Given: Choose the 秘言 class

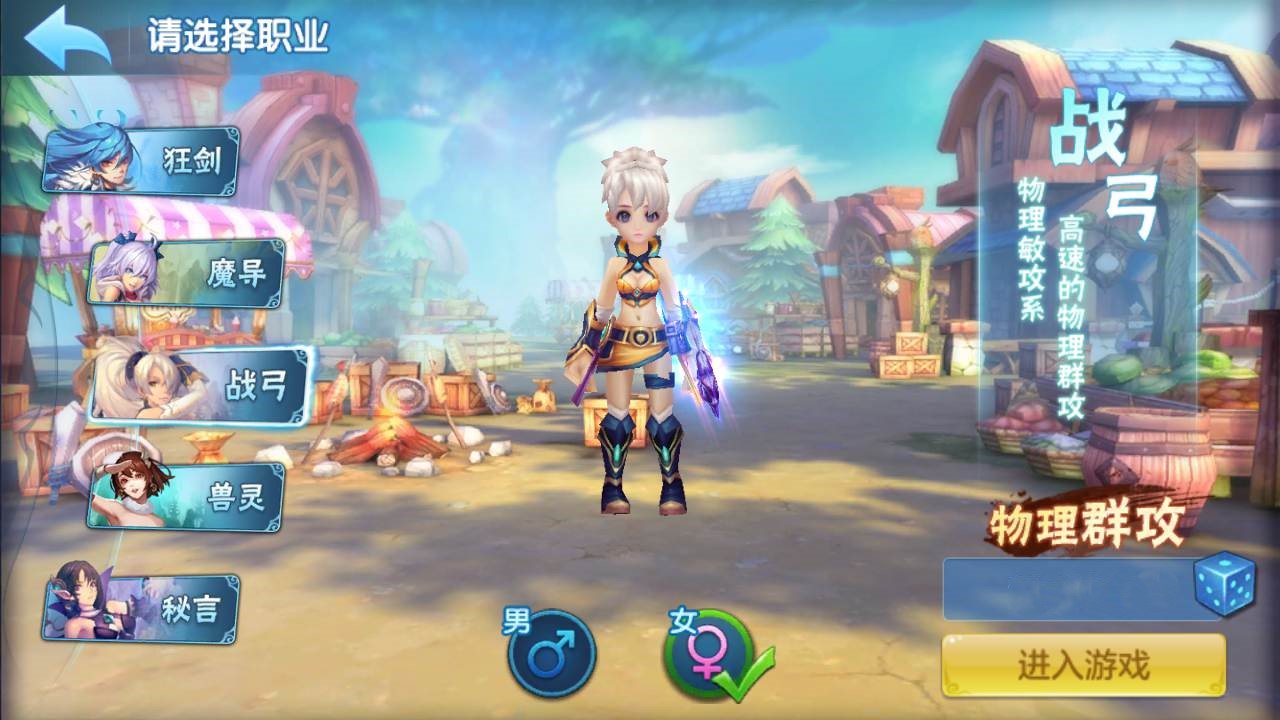Looking at the screenshot, I should (x=143, y=608).
